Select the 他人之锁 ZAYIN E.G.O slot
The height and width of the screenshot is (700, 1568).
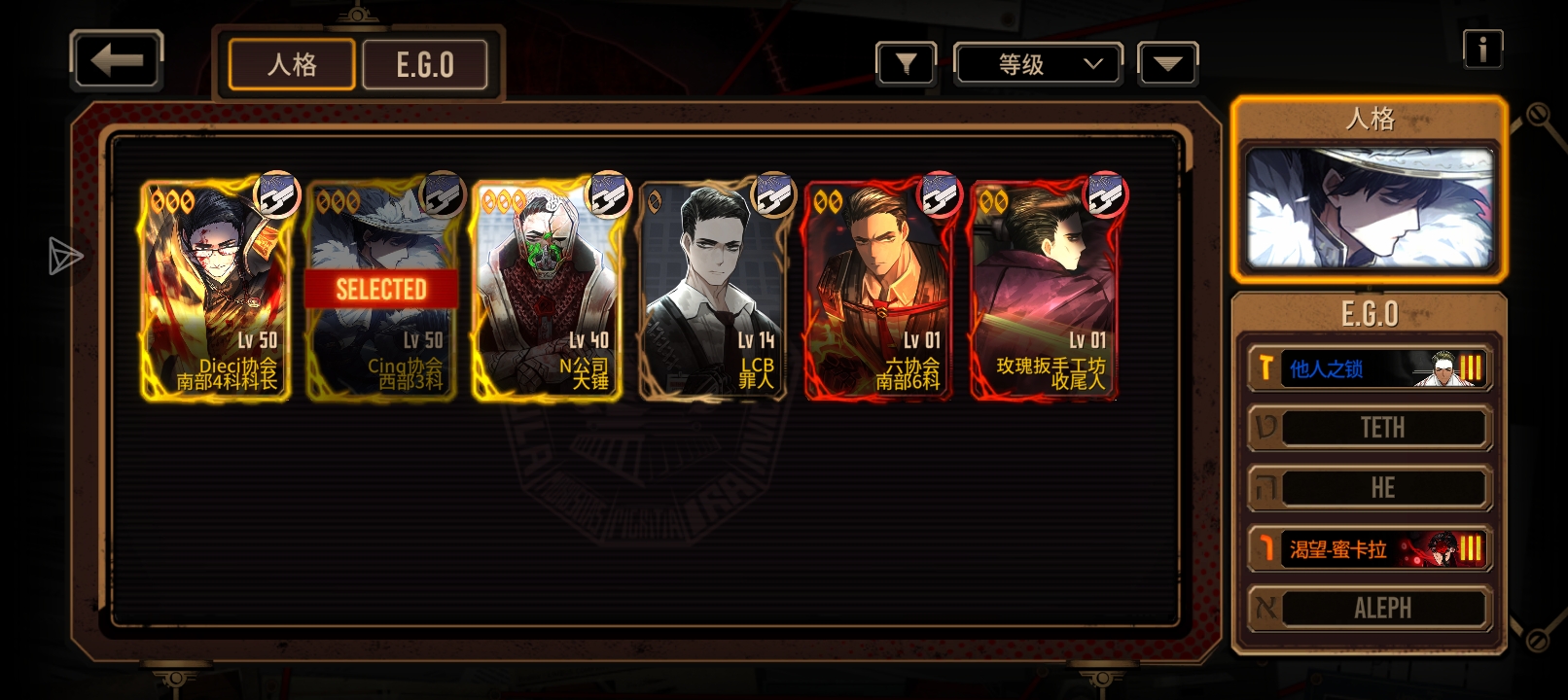tap(1370, 368)
